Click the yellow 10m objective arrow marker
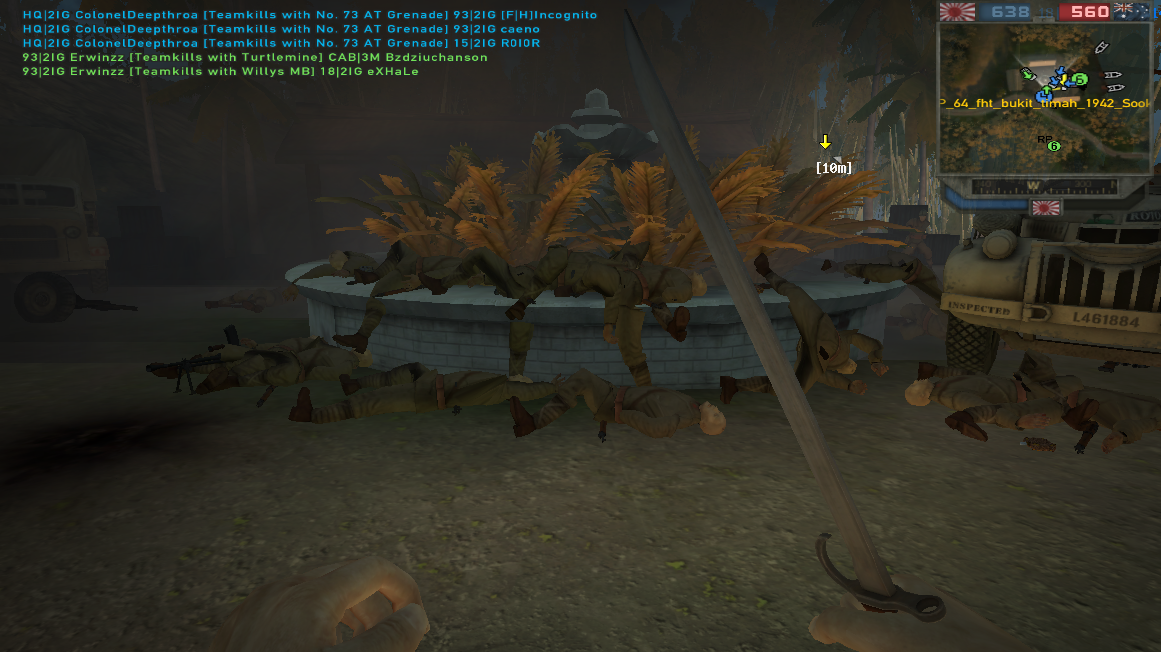 pyautogui.click(x=826, y=142)
